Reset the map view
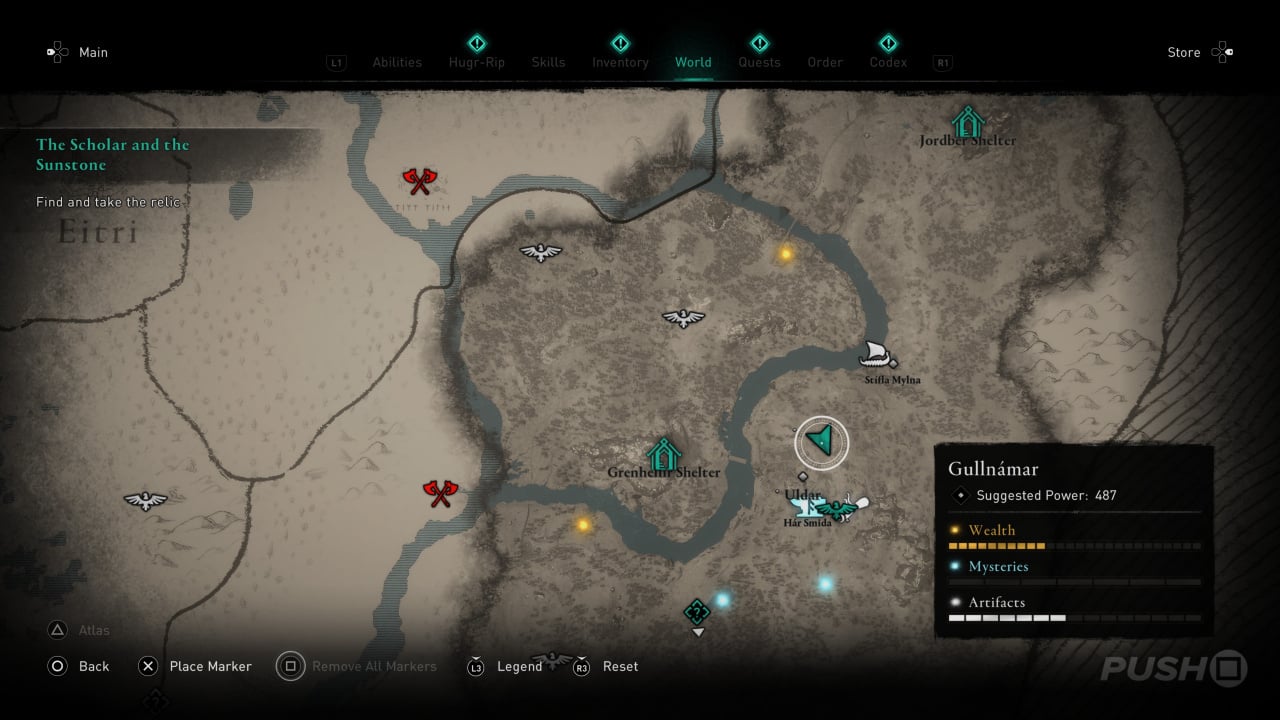The height and width of the screenshot is (720, 1280). [620, 666]
